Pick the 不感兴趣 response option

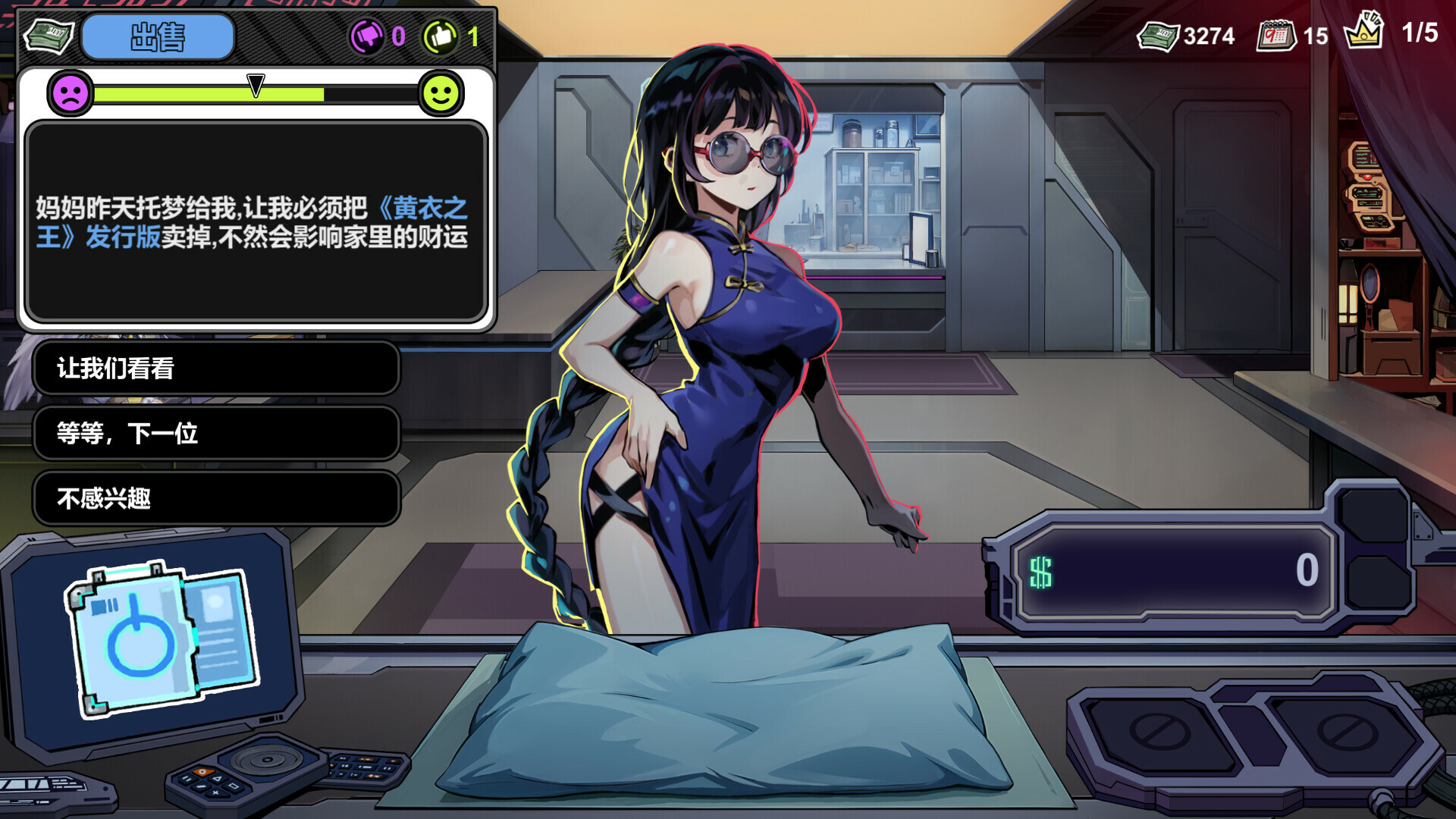tap(216, 499)
